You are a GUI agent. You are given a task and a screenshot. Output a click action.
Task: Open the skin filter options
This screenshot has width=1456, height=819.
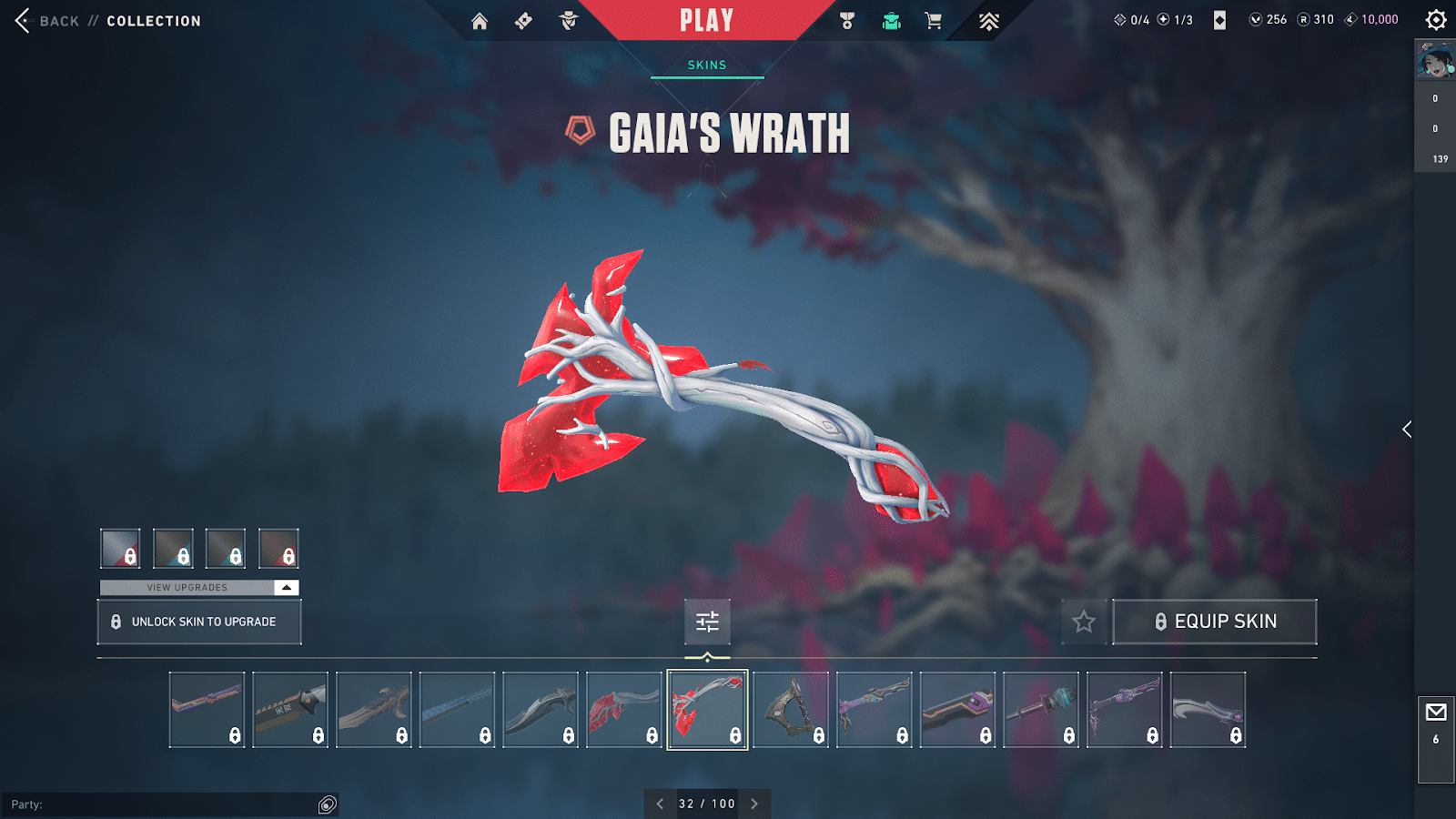pos(707,622)
